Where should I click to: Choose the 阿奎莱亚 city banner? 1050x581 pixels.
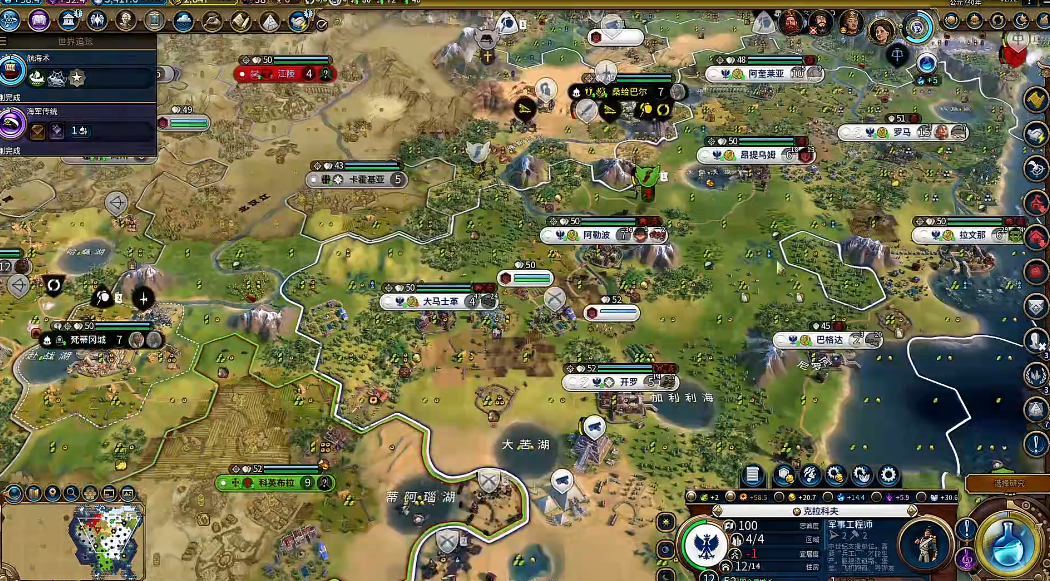click(765, 73)
